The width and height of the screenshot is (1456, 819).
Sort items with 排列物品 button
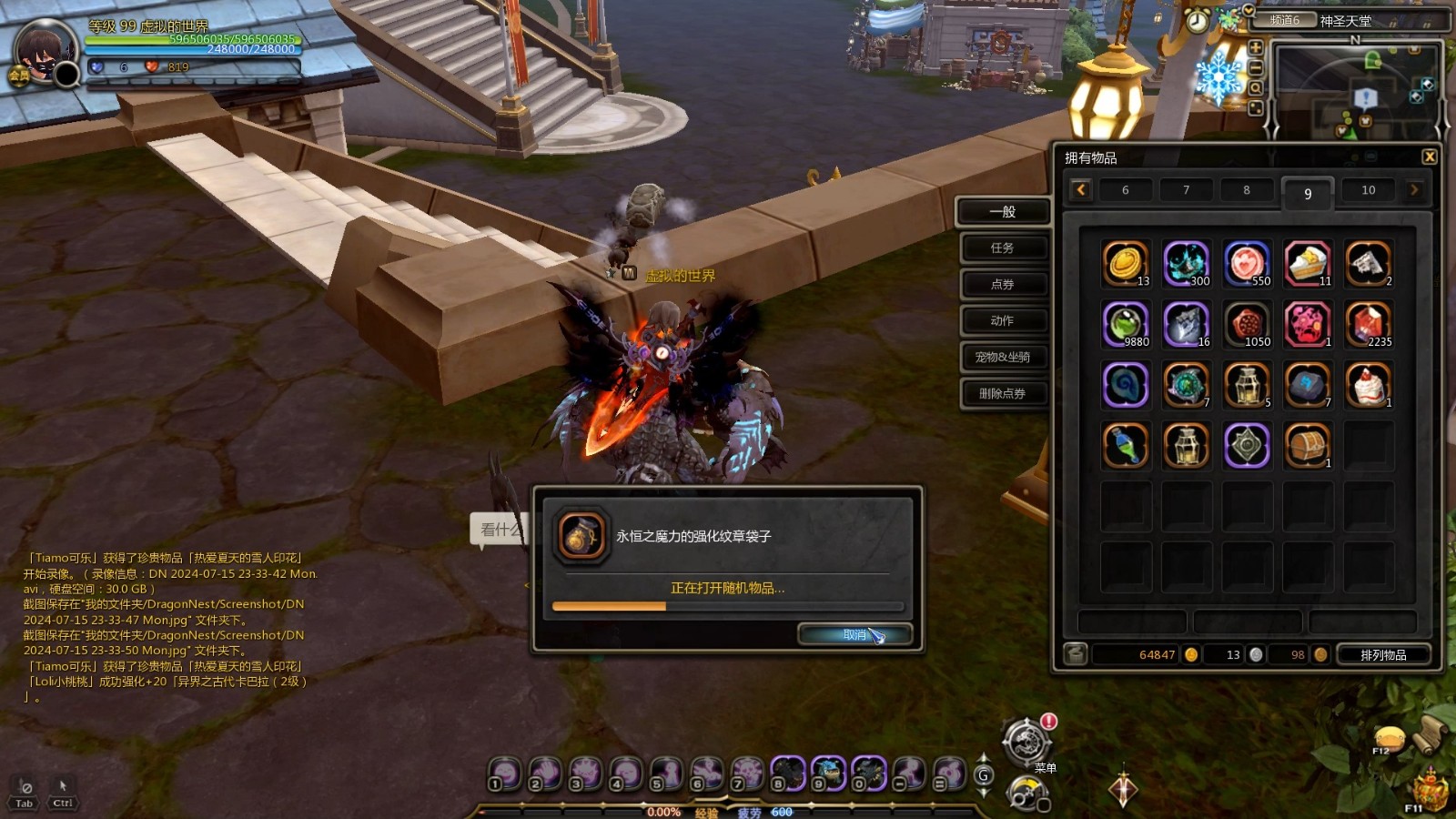tap(1382, 654)
